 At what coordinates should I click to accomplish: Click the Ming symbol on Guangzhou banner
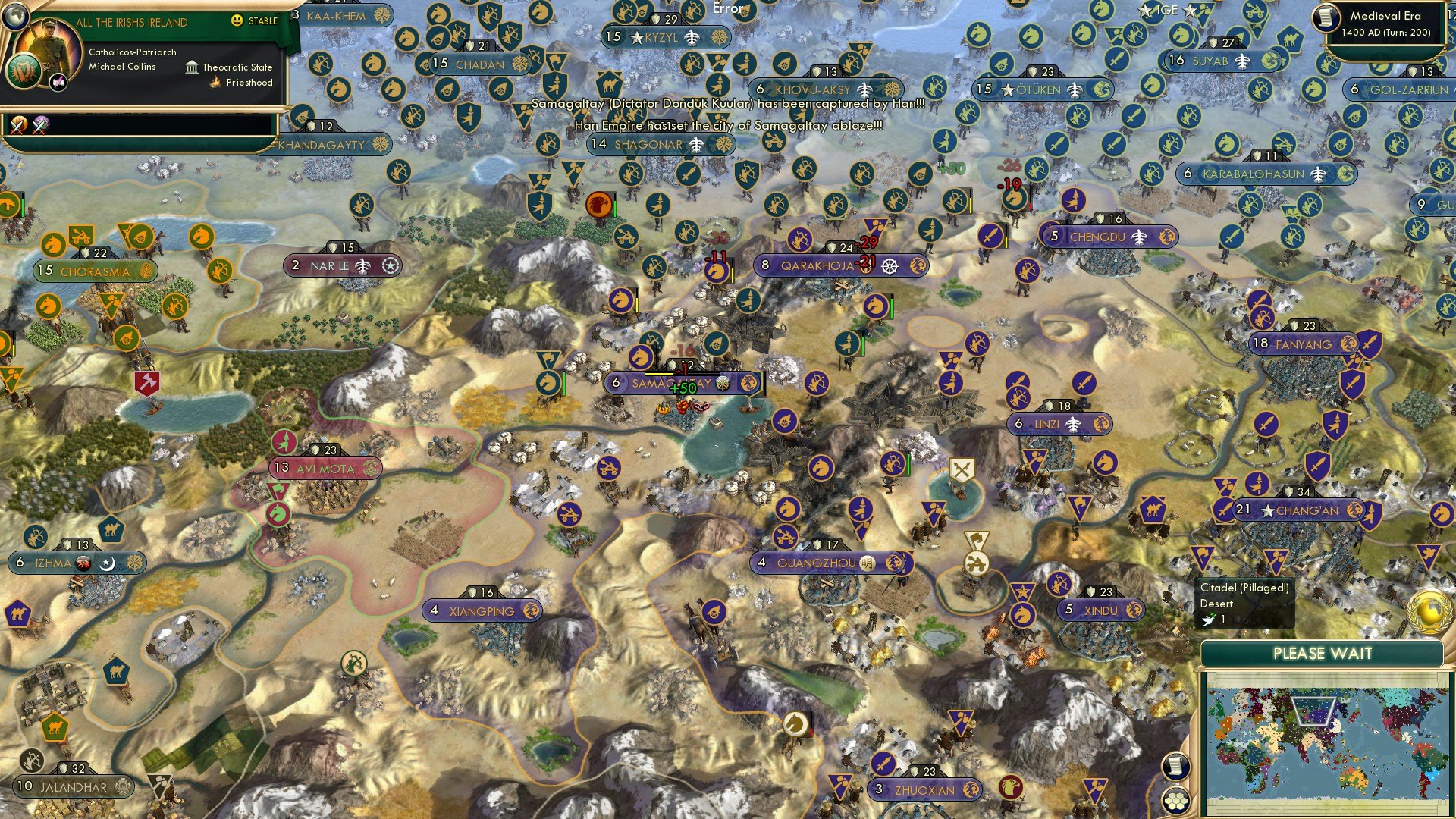868,563
